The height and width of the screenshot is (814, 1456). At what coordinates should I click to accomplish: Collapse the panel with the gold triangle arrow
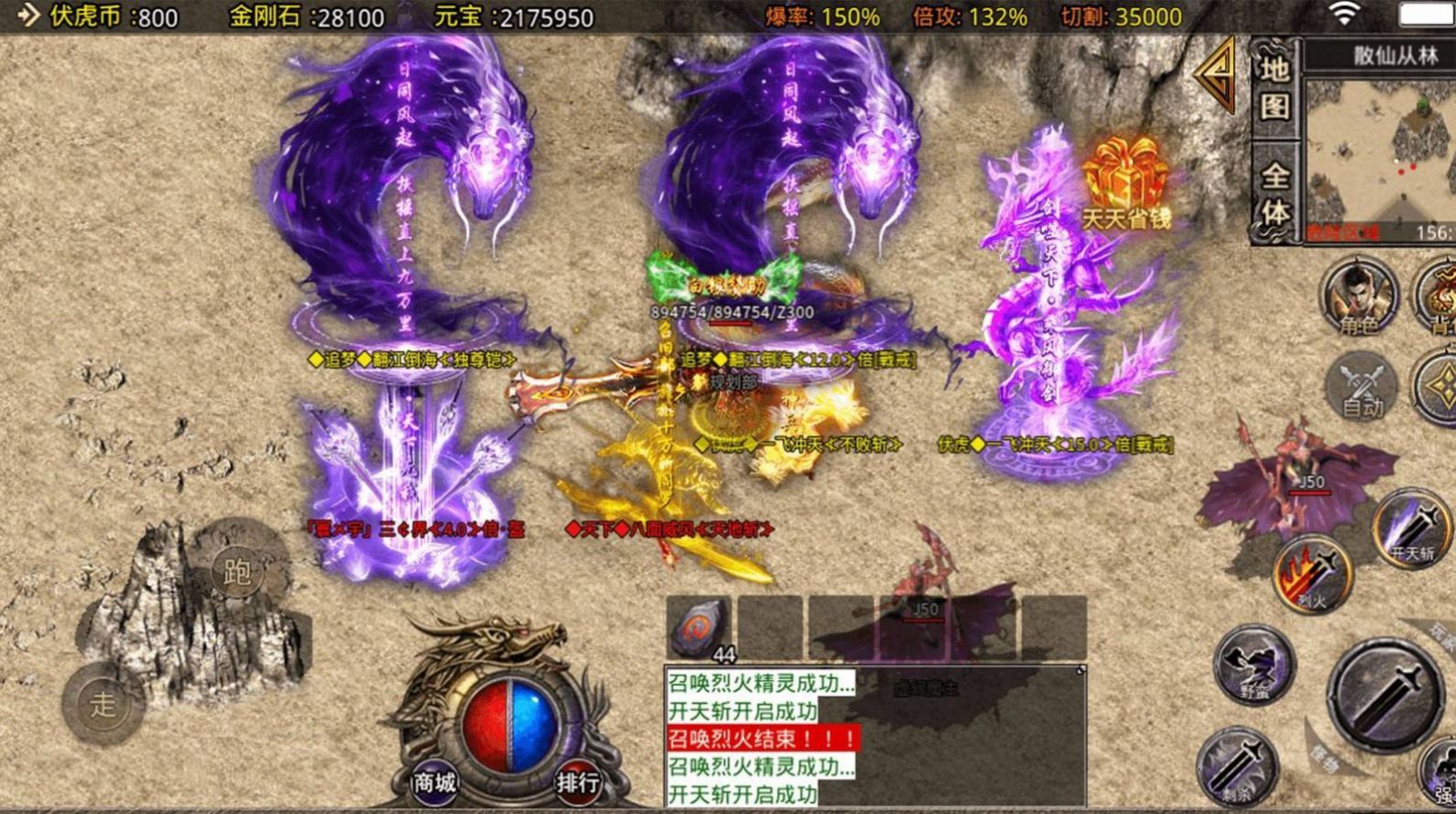click(1217, 75)
